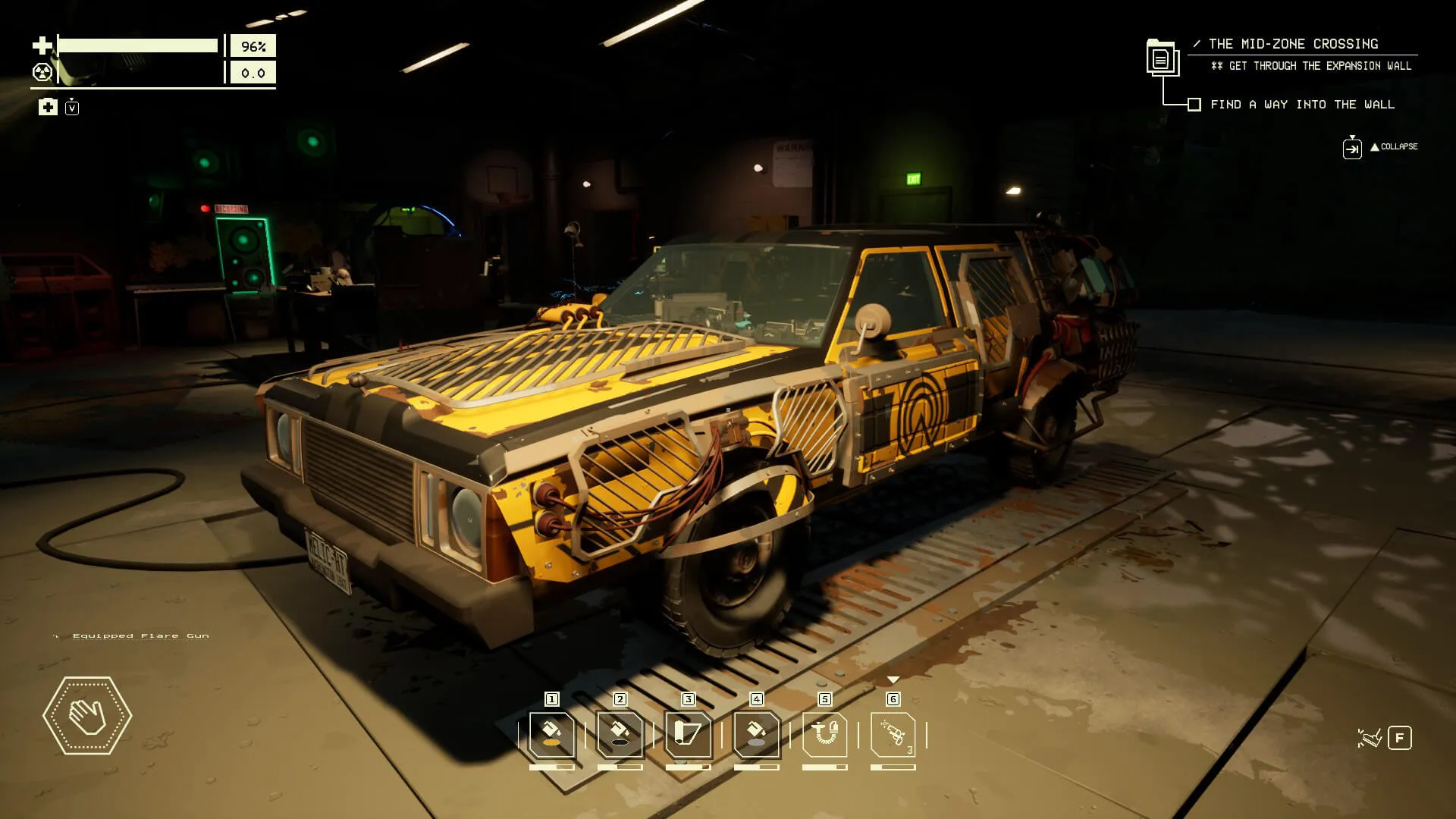Select the gray paint can slot
Viewport: 1456px width, 819px height.
[757, 734]
